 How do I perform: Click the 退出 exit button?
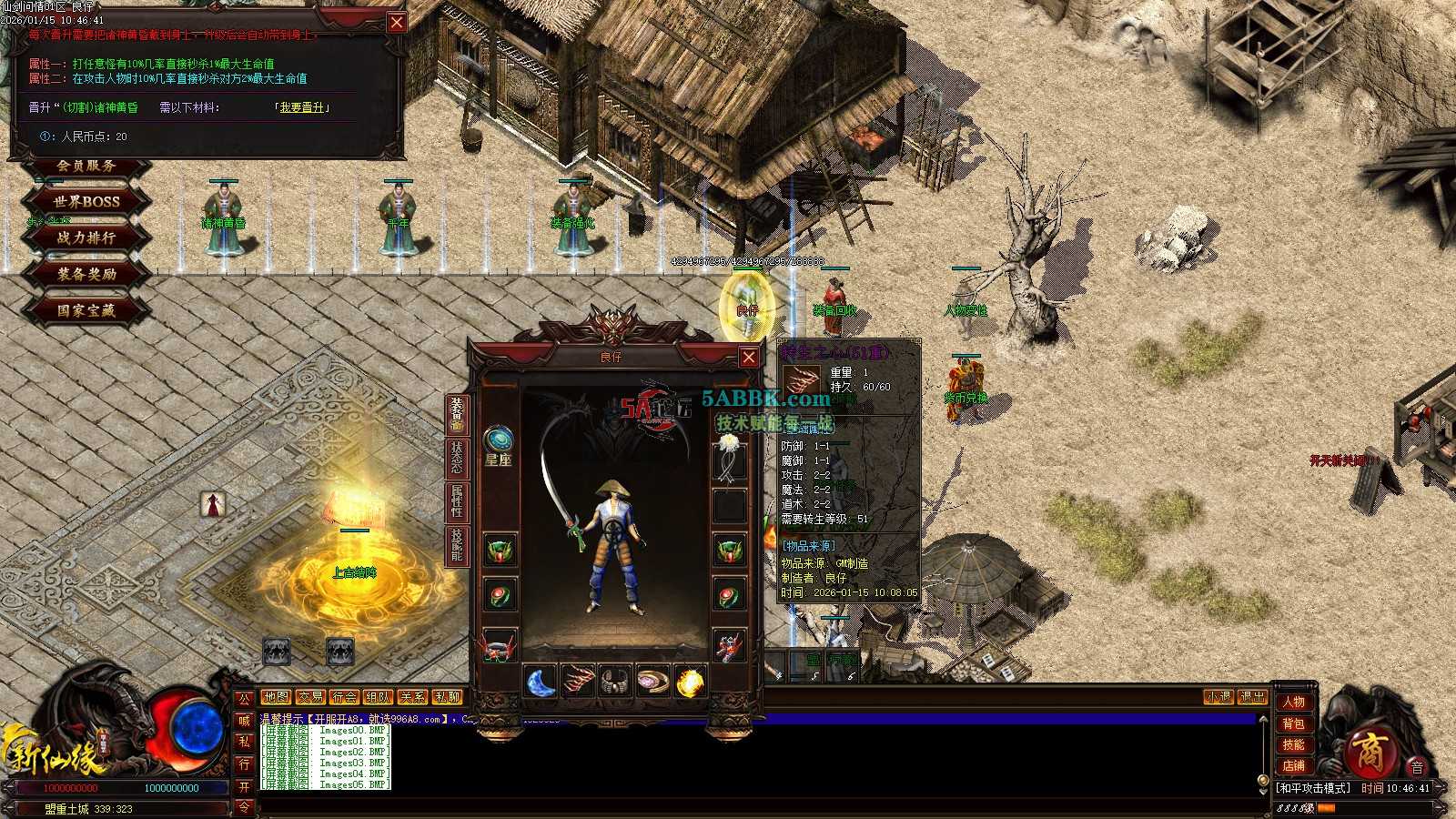click(1252, 697)
